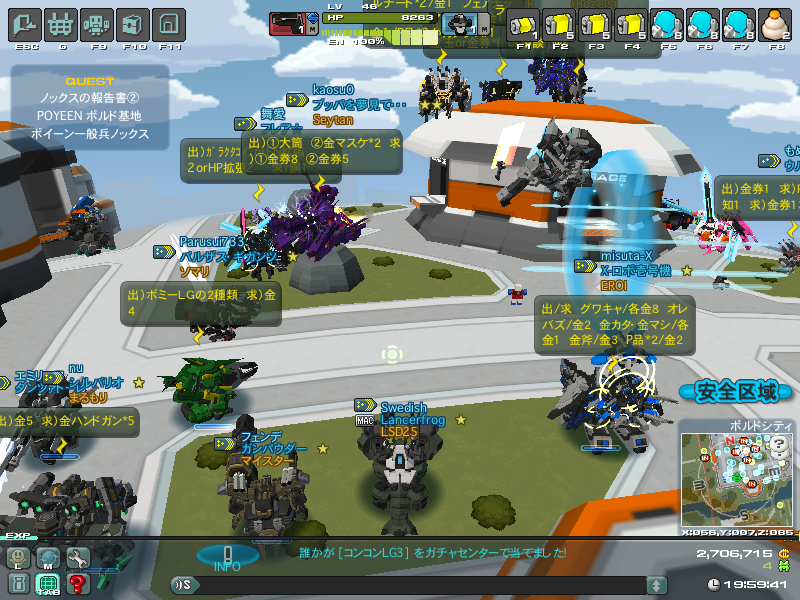The height and width of the screenshot is (600, 800).
Task: Open the quest tracker panel
Action: coord(90,107)
